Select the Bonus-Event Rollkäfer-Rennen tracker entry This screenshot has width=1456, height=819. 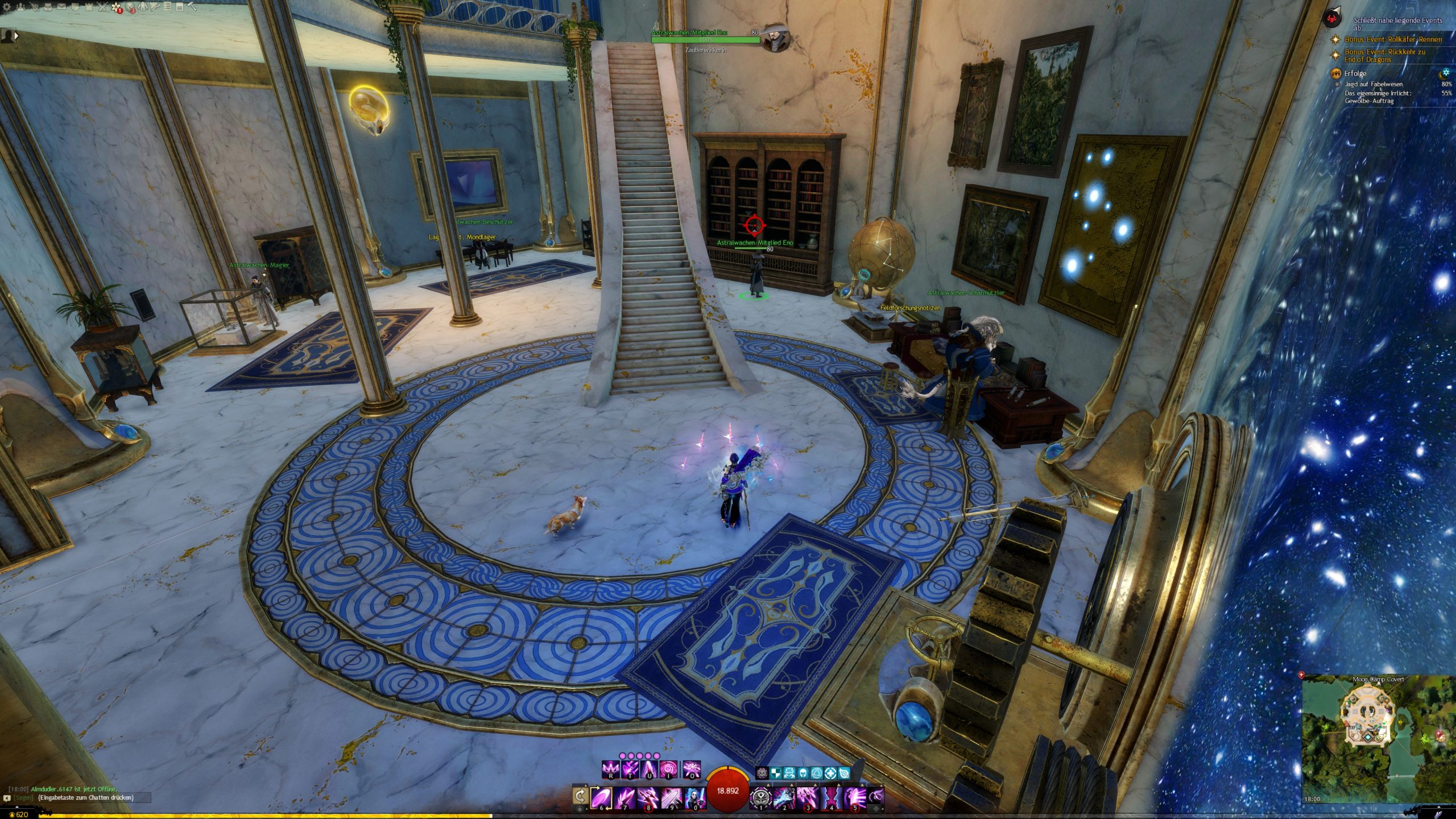(1393, 39)
